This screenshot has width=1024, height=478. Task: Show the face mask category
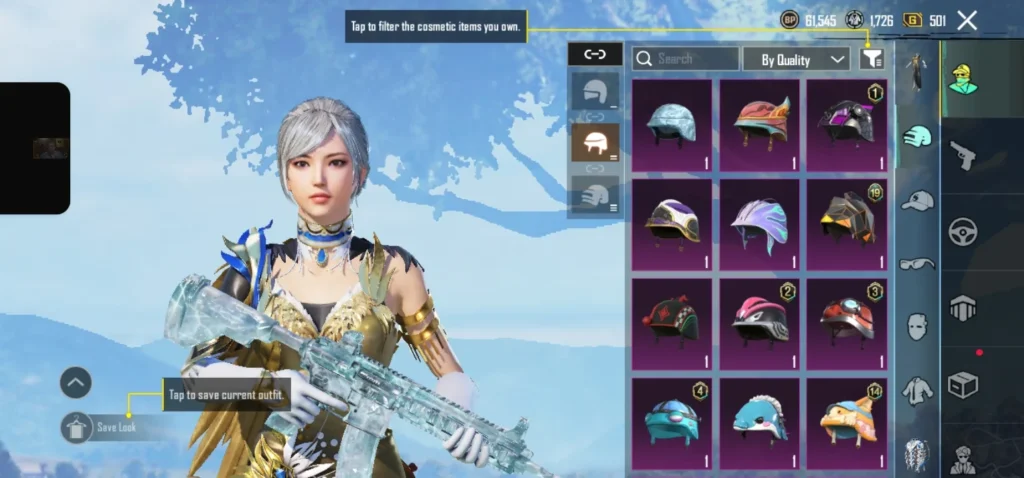pyautogui.click(x=916, y=326)
